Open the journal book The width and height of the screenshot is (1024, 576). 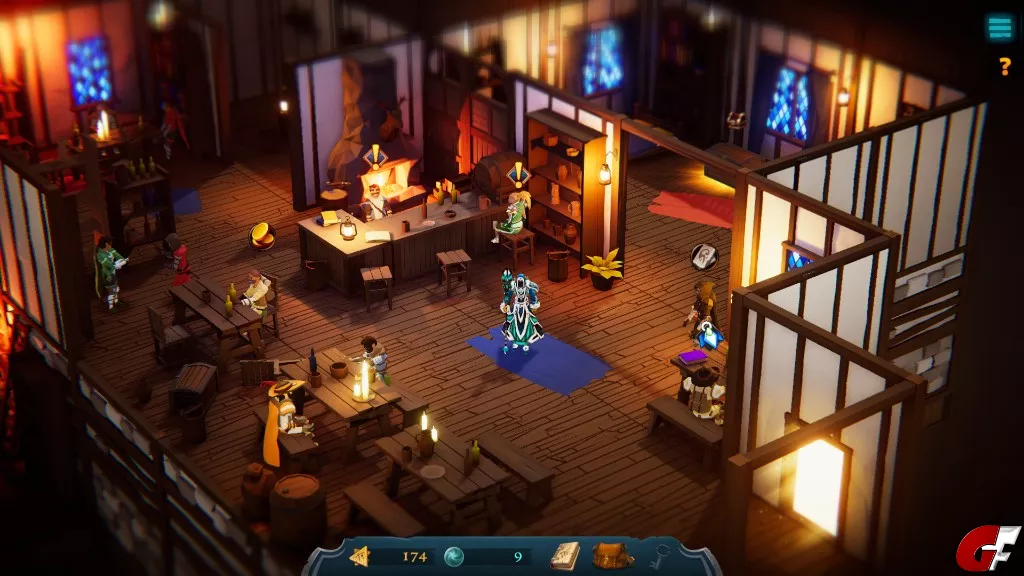click(565, 555)
